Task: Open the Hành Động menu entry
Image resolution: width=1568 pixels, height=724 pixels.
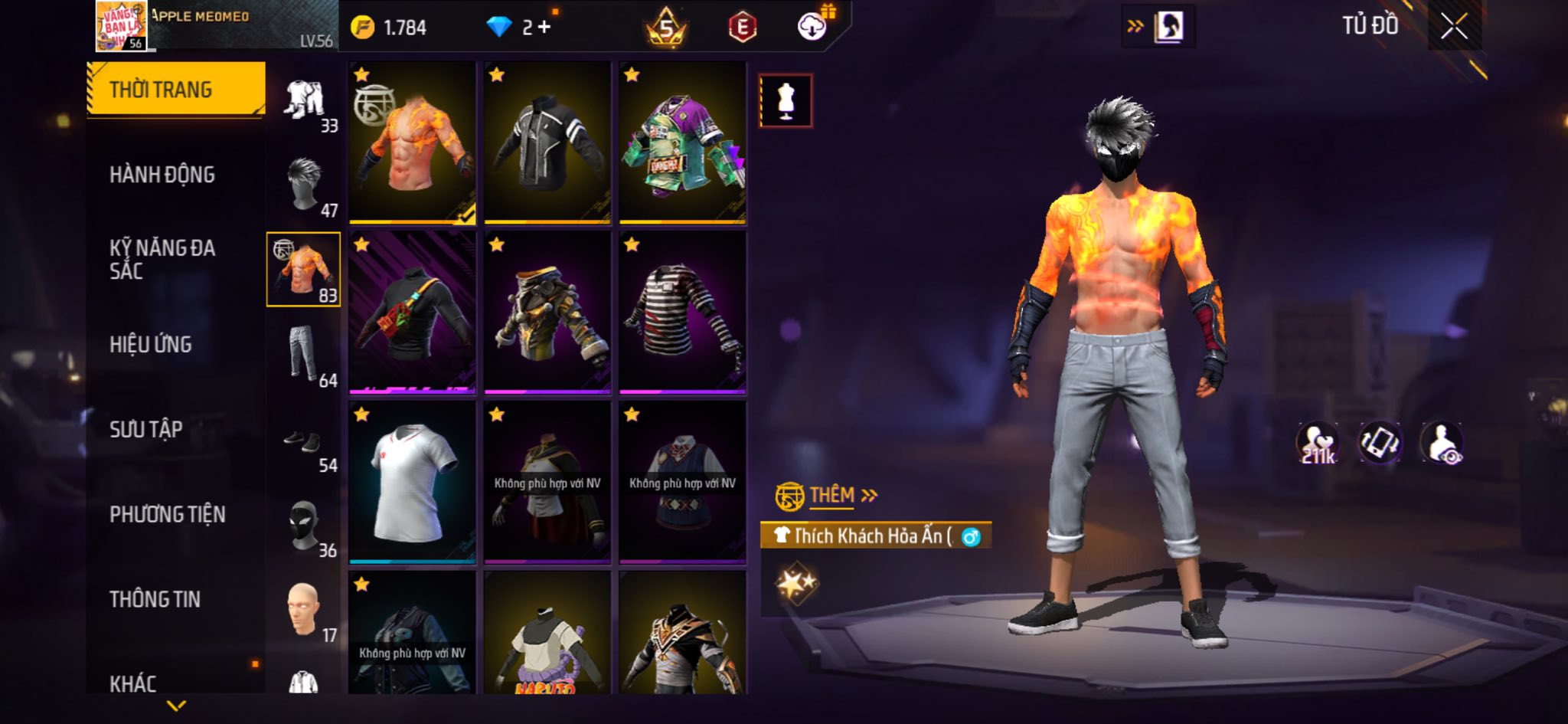Action: click(x=162, y=175)
